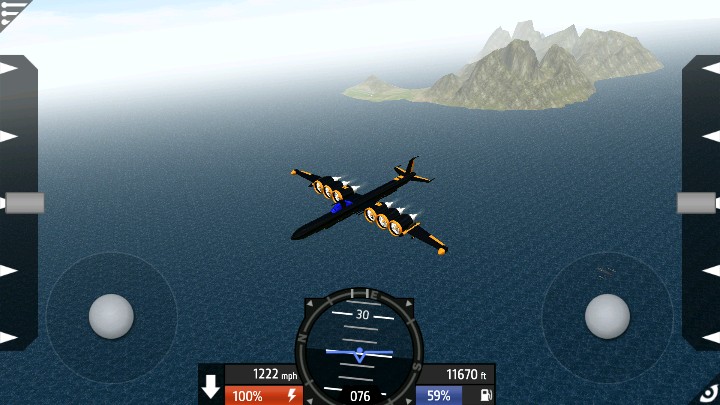Viewport: 720px width, 405px height.
Task: Toggle the landing gear down-arrow button
Action: click(211, 387)
